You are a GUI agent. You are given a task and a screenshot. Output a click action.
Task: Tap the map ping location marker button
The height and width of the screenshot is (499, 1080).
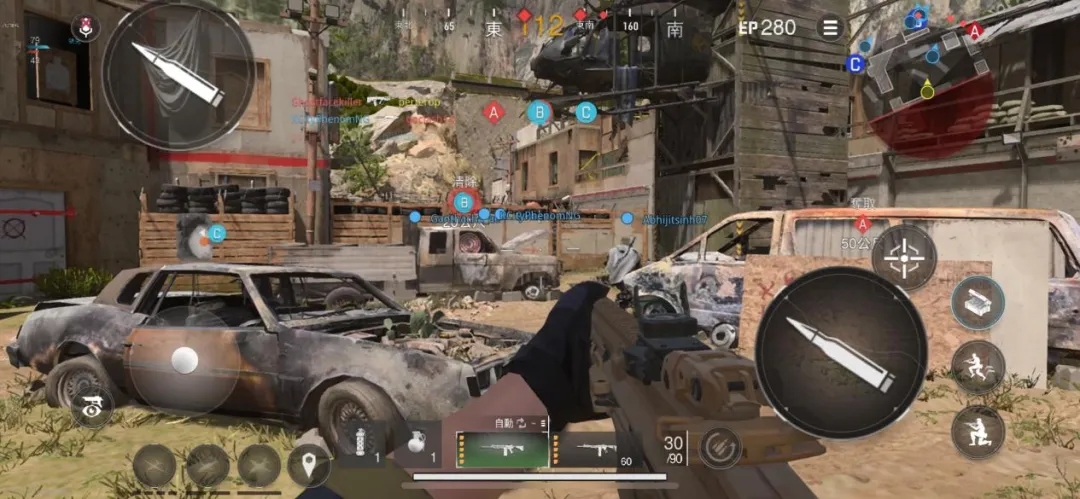pos(309,465)
